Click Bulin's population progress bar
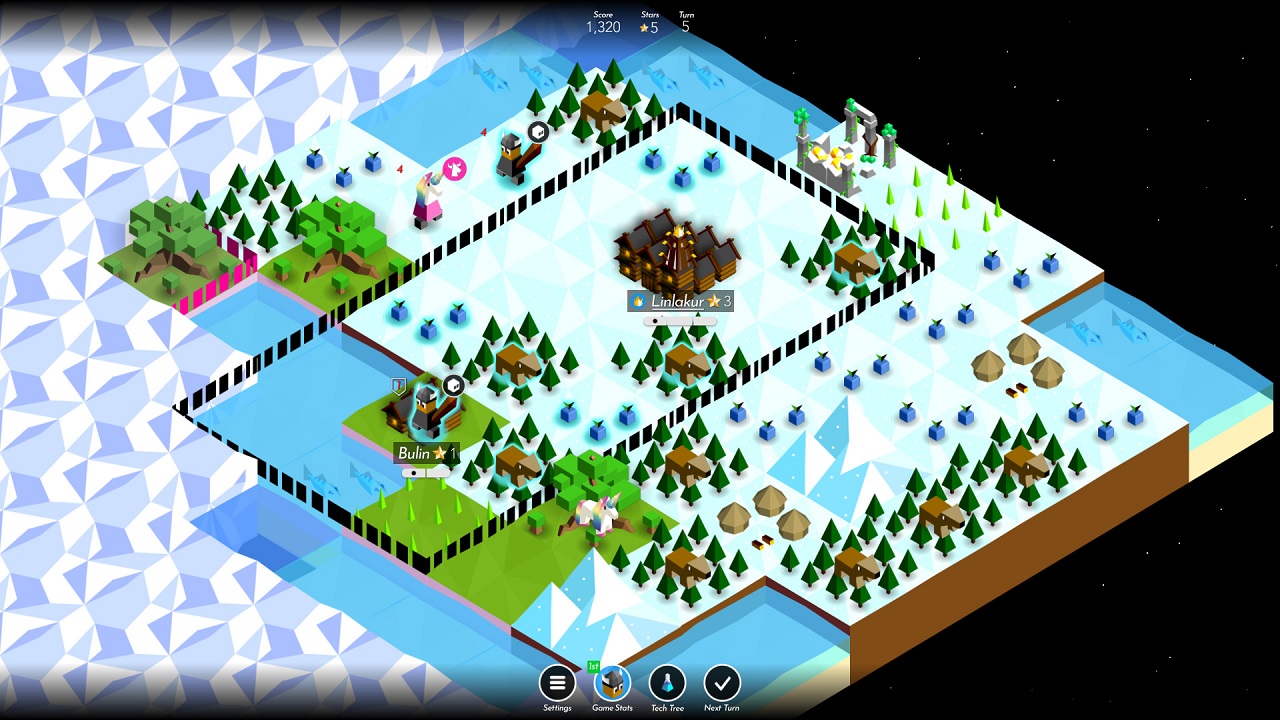The image size is (1280, 720). point(425,472)
